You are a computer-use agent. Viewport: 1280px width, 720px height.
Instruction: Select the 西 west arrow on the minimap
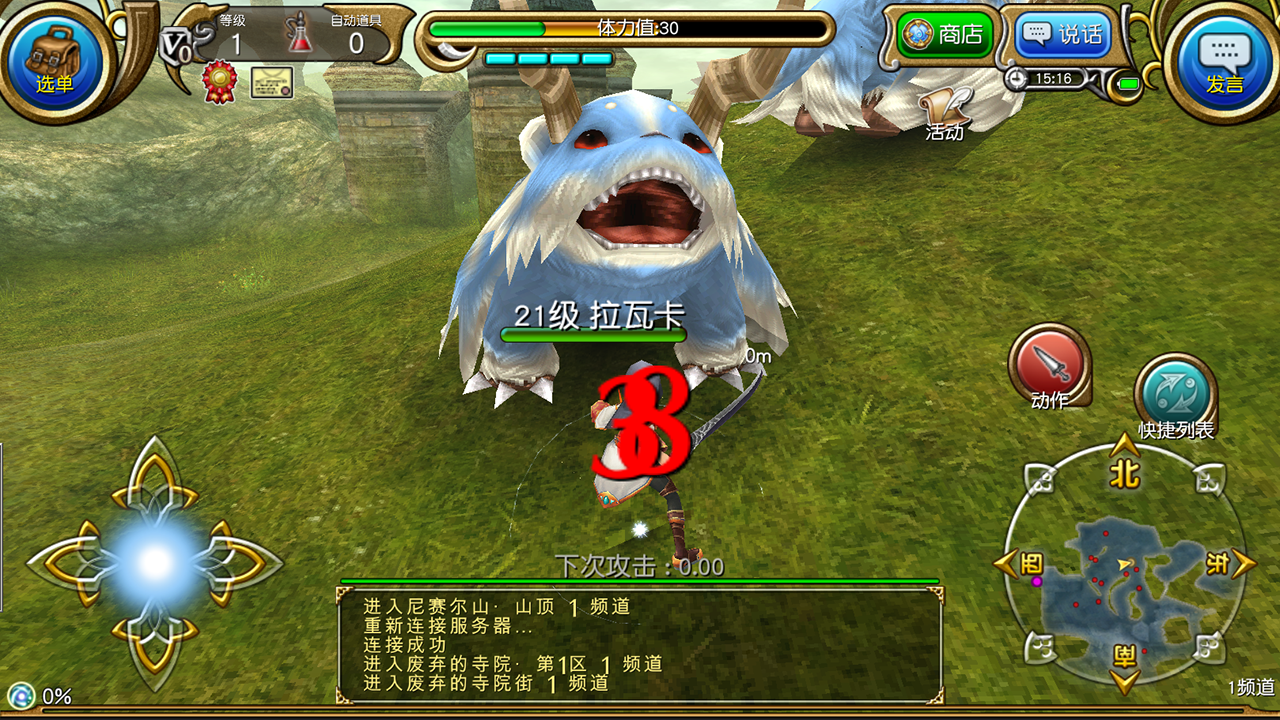point(1016,564)
